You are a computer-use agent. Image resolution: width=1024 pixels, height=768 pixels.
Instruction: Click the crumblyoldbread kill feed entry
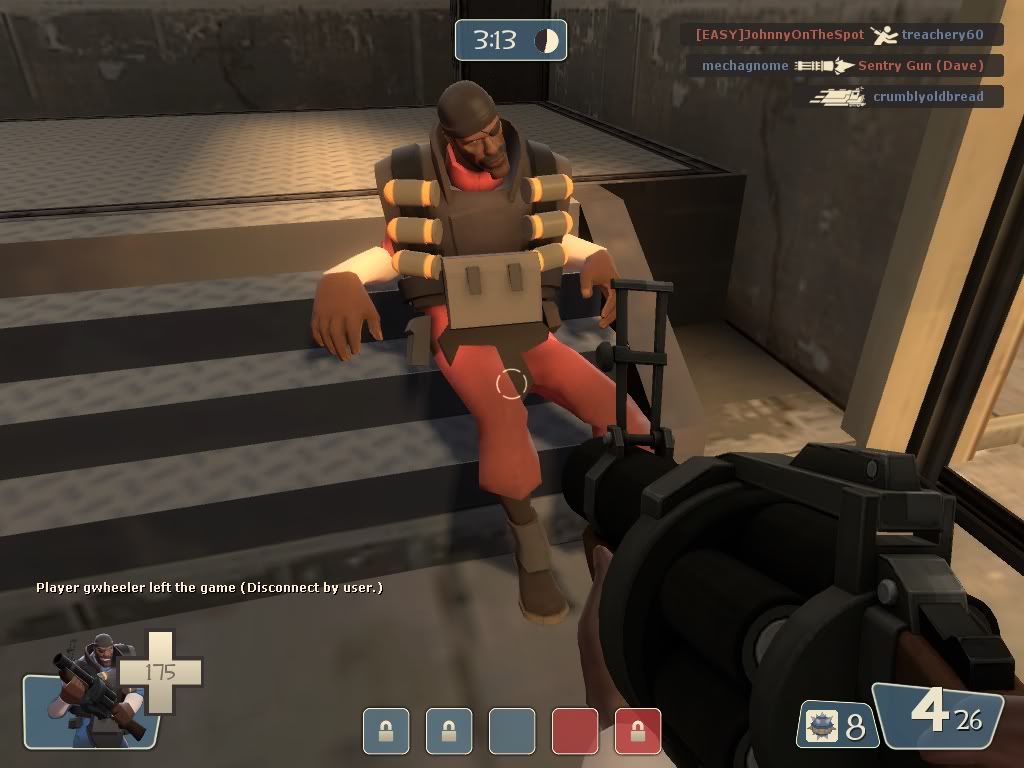tap(905, 97)
